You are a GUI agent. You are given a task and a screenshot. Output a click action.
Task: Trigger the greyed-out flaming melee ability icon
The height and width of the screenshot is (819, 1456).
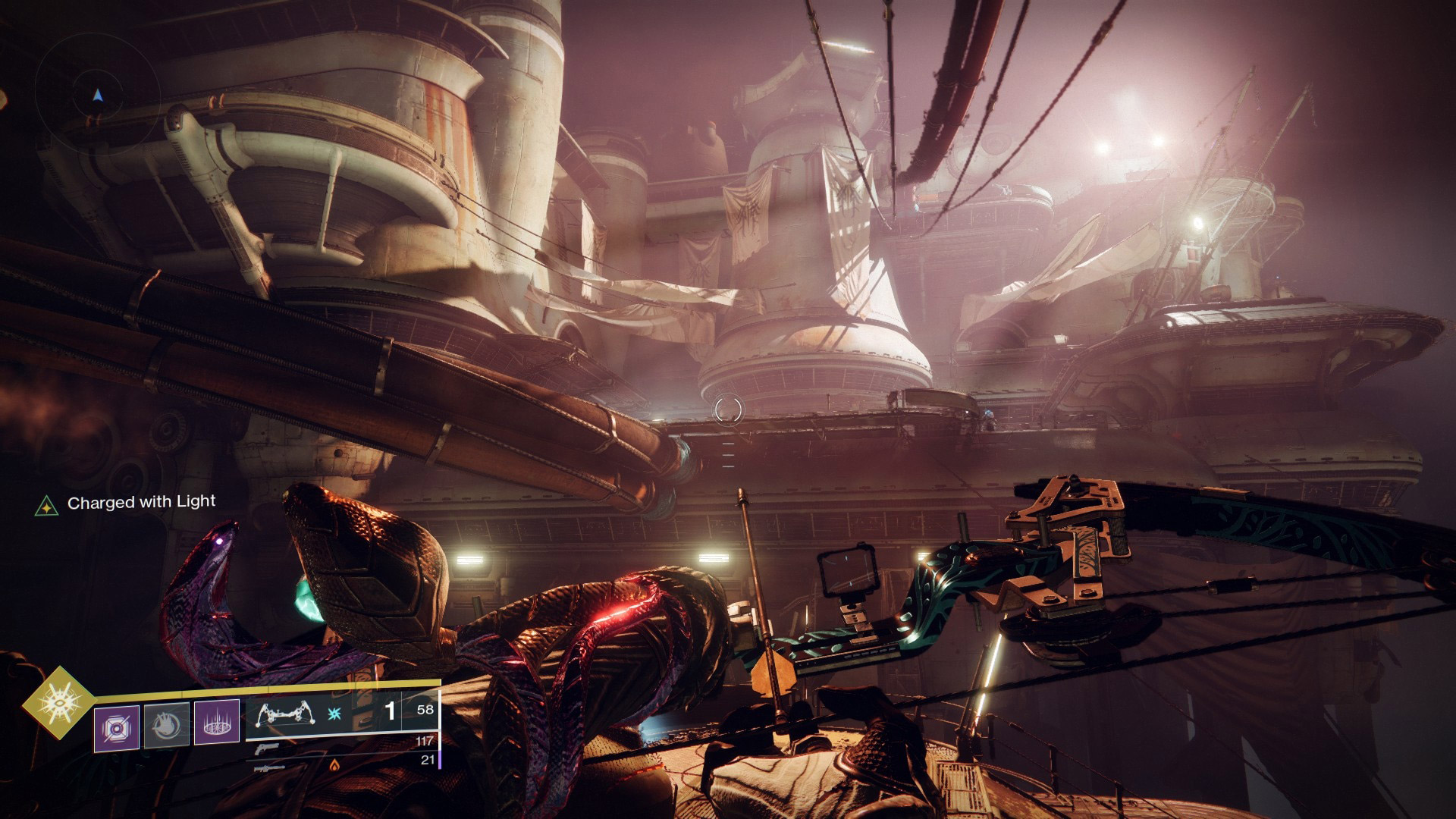[x=166, y=727]
